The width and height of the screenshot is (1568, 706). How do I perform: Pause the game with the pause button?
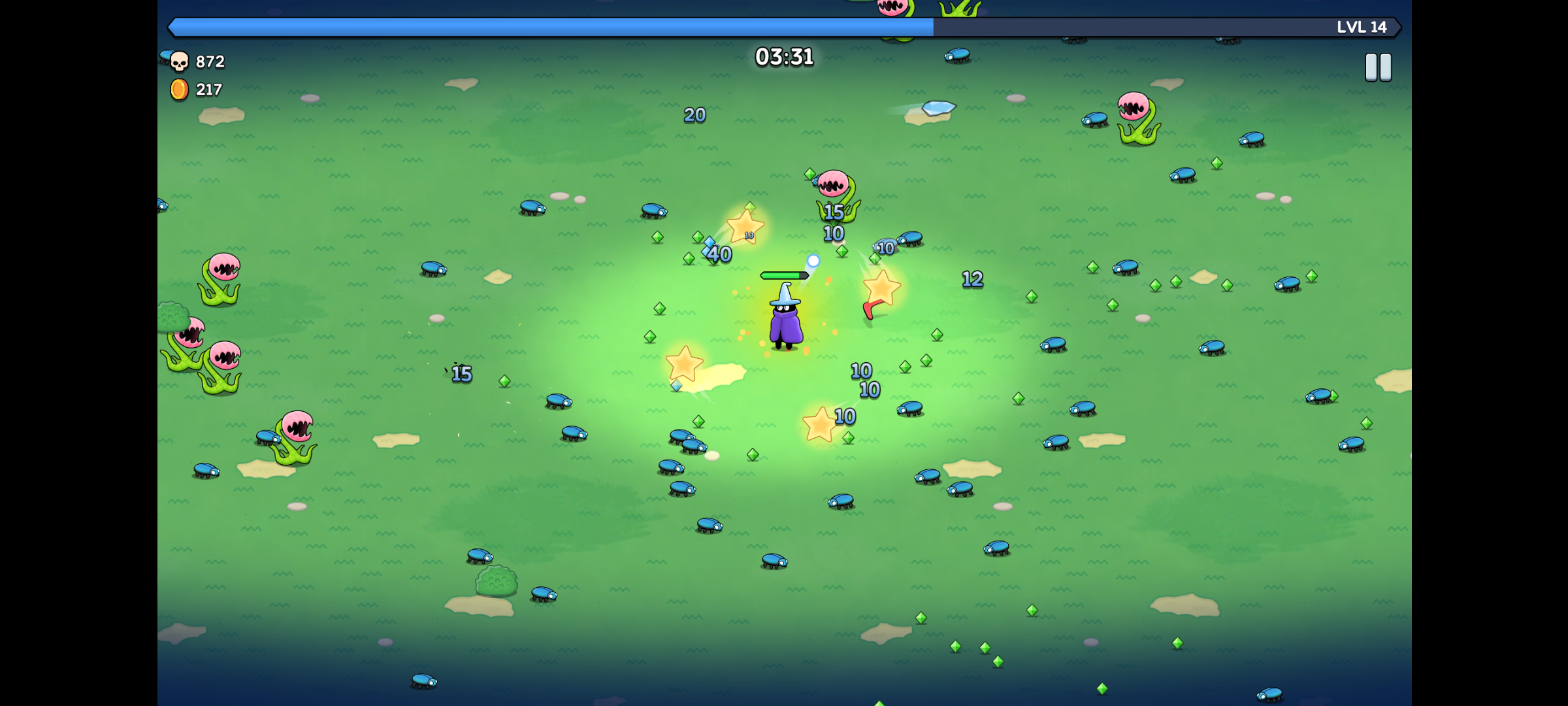1378,67
